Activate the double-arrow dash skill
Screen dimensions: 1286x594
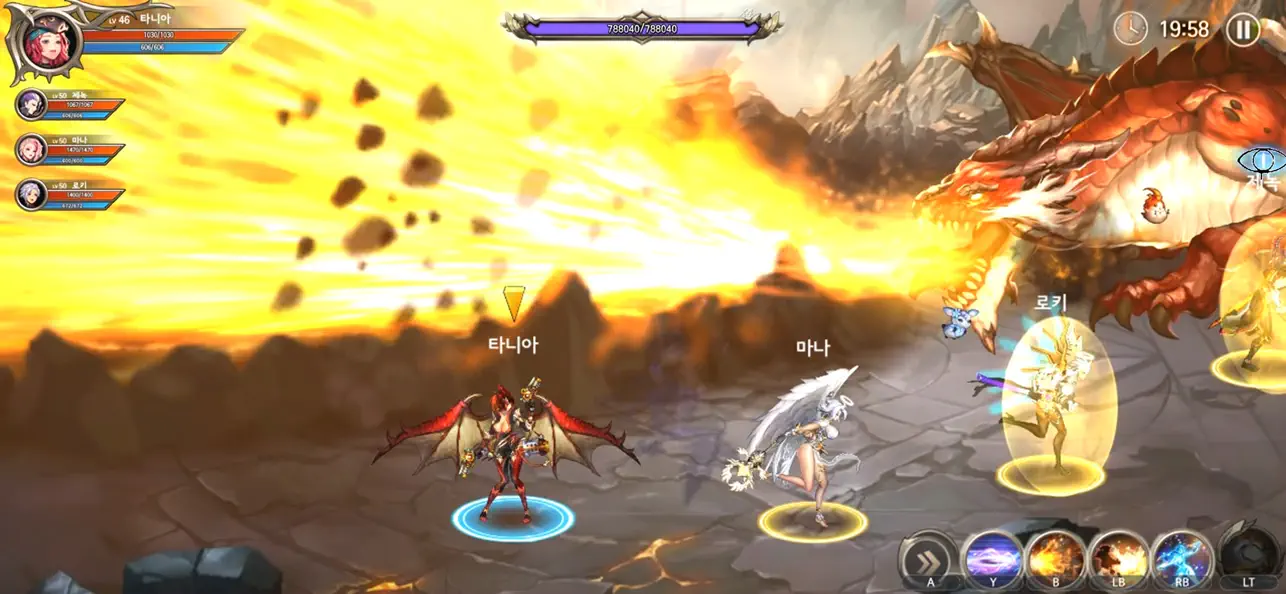[x=929, y=559]
